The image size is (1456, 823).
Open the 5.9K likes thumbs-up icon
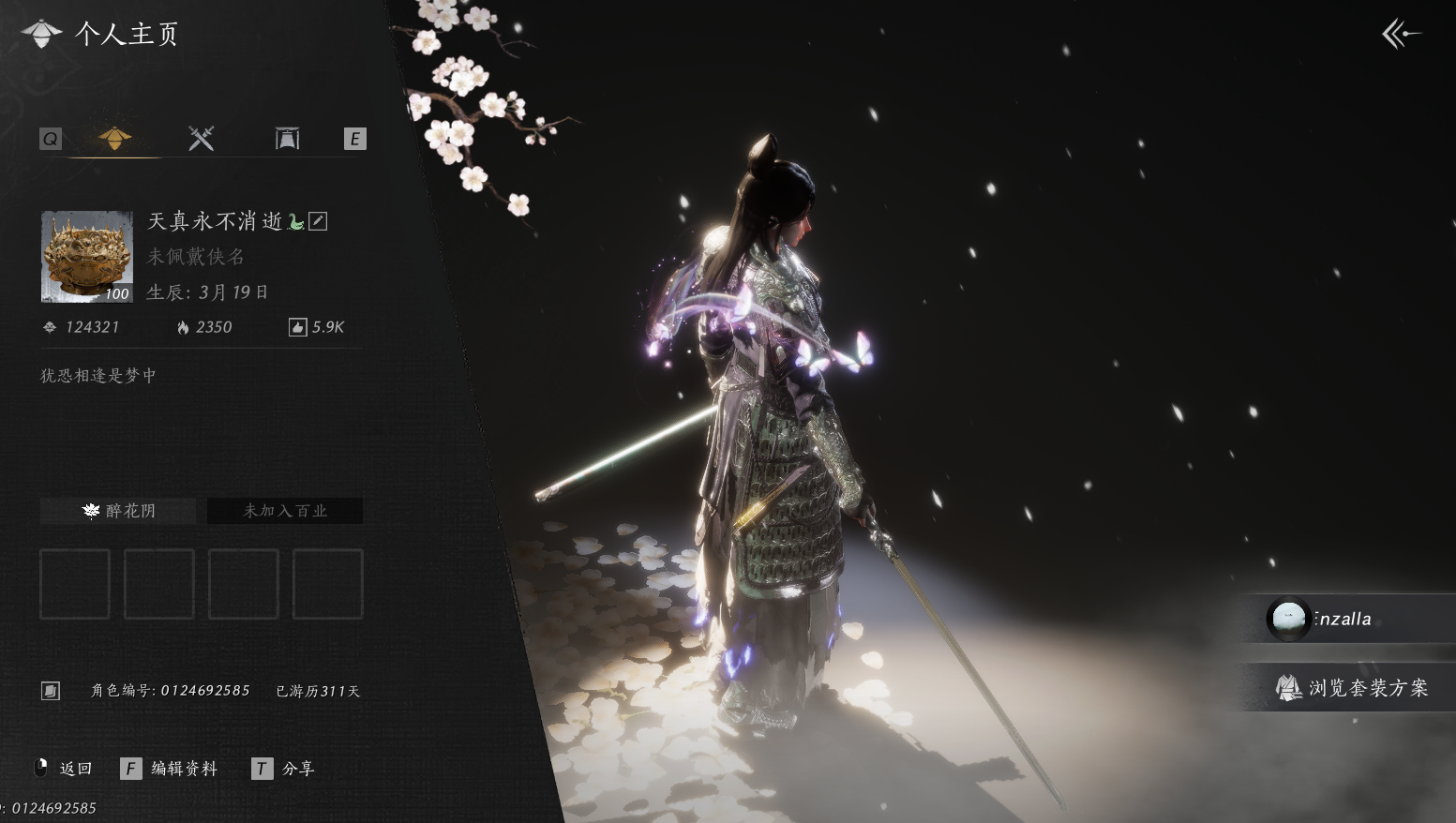click(297, 327)
